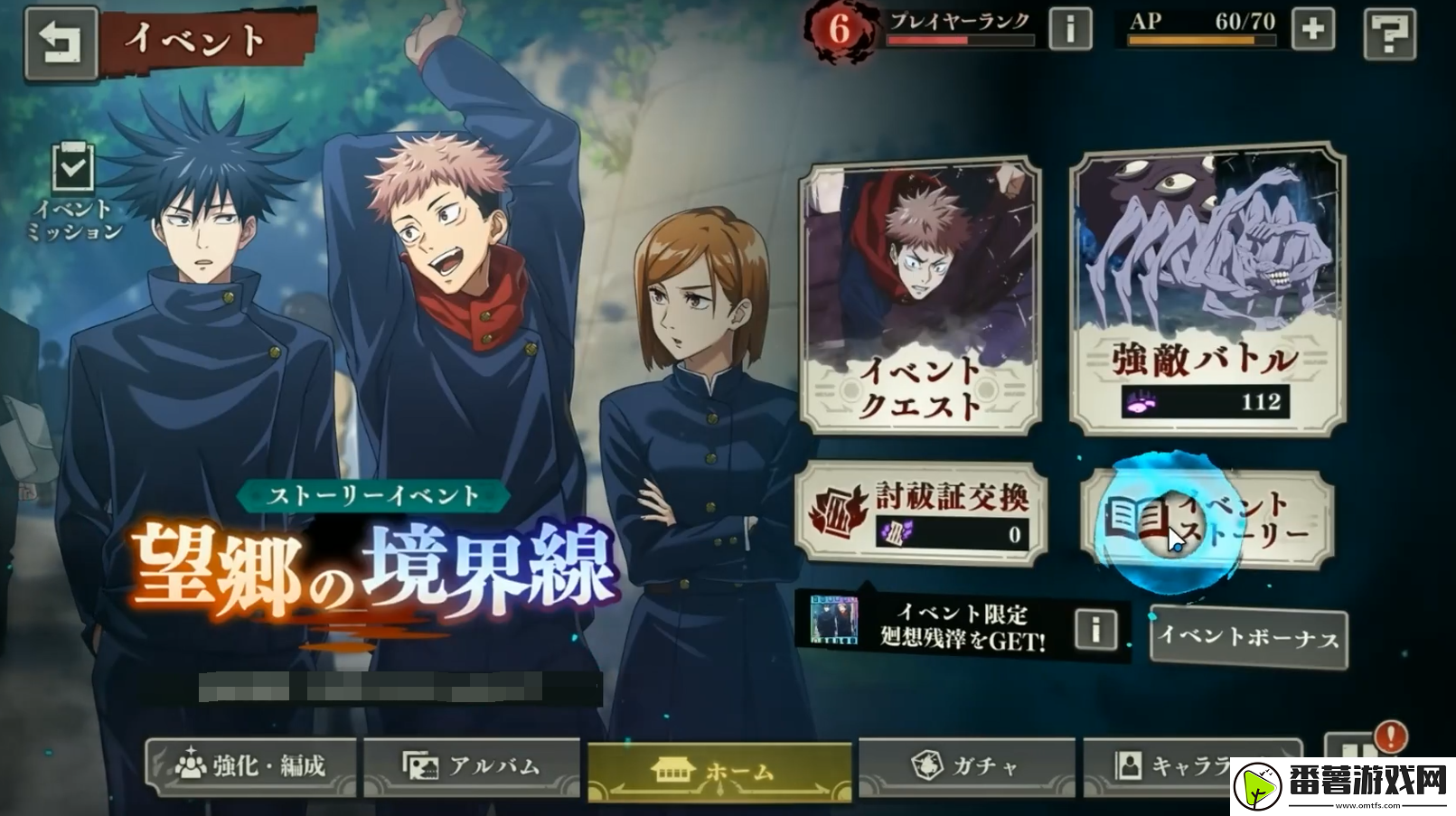This screenshot has height=816, width=1456.
Task: Open the イベントミッション checklist
Action: click(74, 191)
